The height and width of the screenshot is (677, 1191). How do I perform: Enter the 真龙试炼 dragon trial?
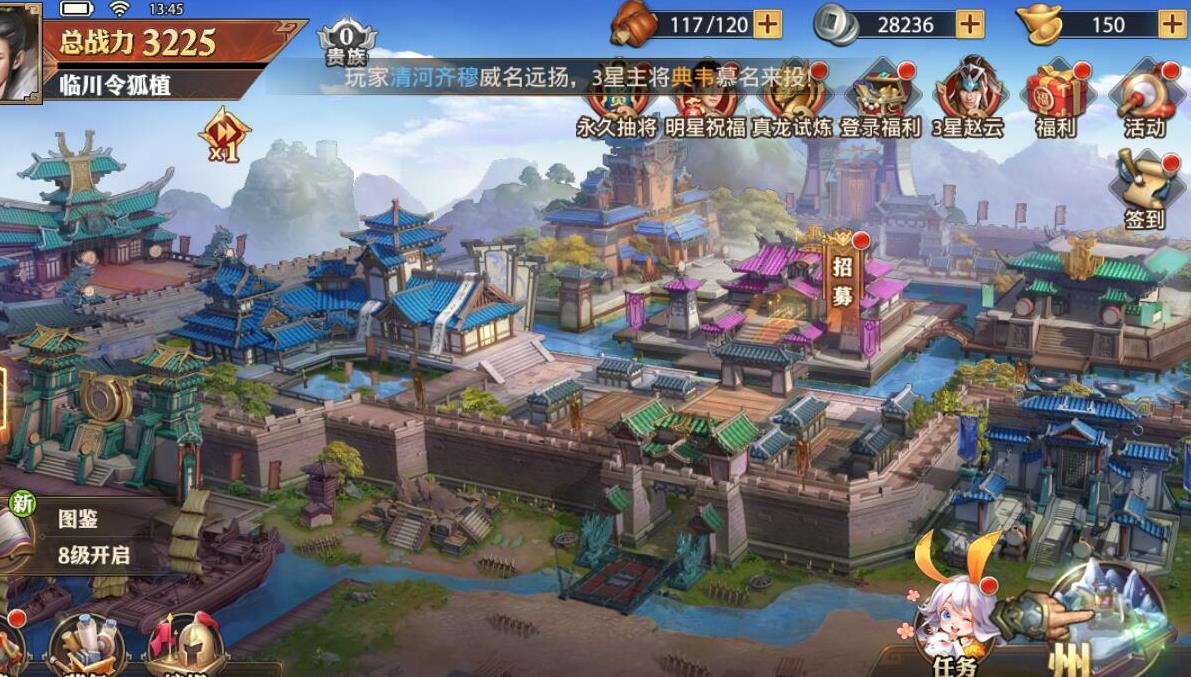(x=792, y=102)
